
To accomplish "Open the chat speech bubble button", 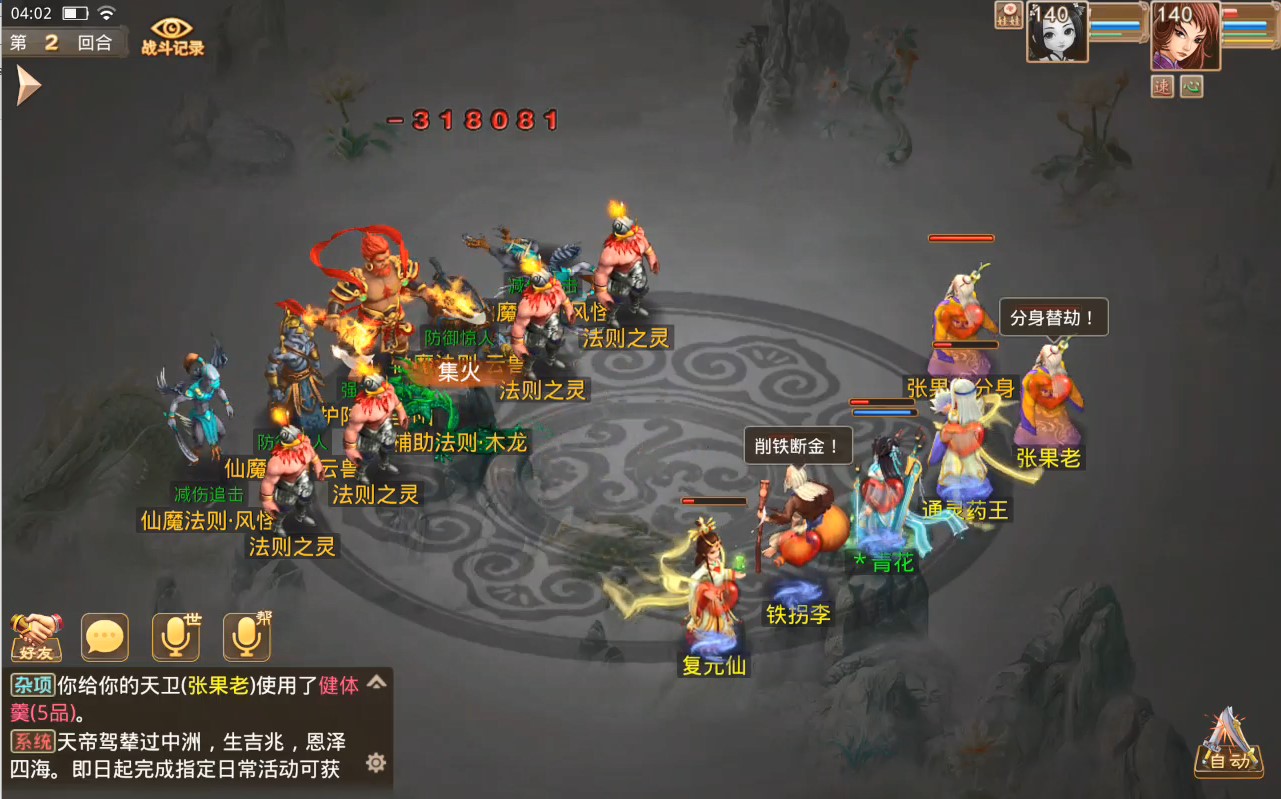I will coord(105,637).
